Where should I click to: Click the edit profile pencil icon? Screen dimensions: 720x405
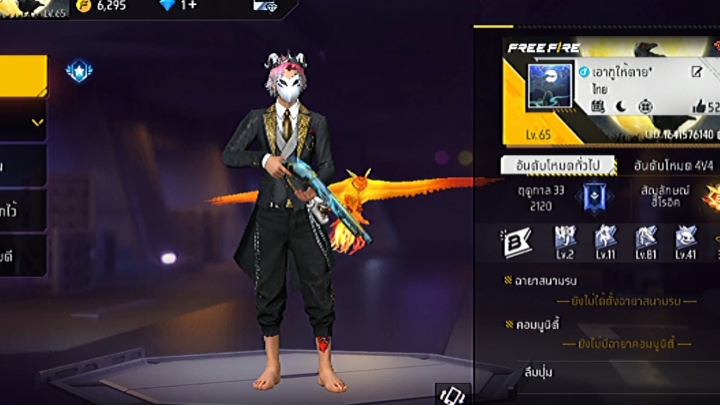[x=697, y=72]
